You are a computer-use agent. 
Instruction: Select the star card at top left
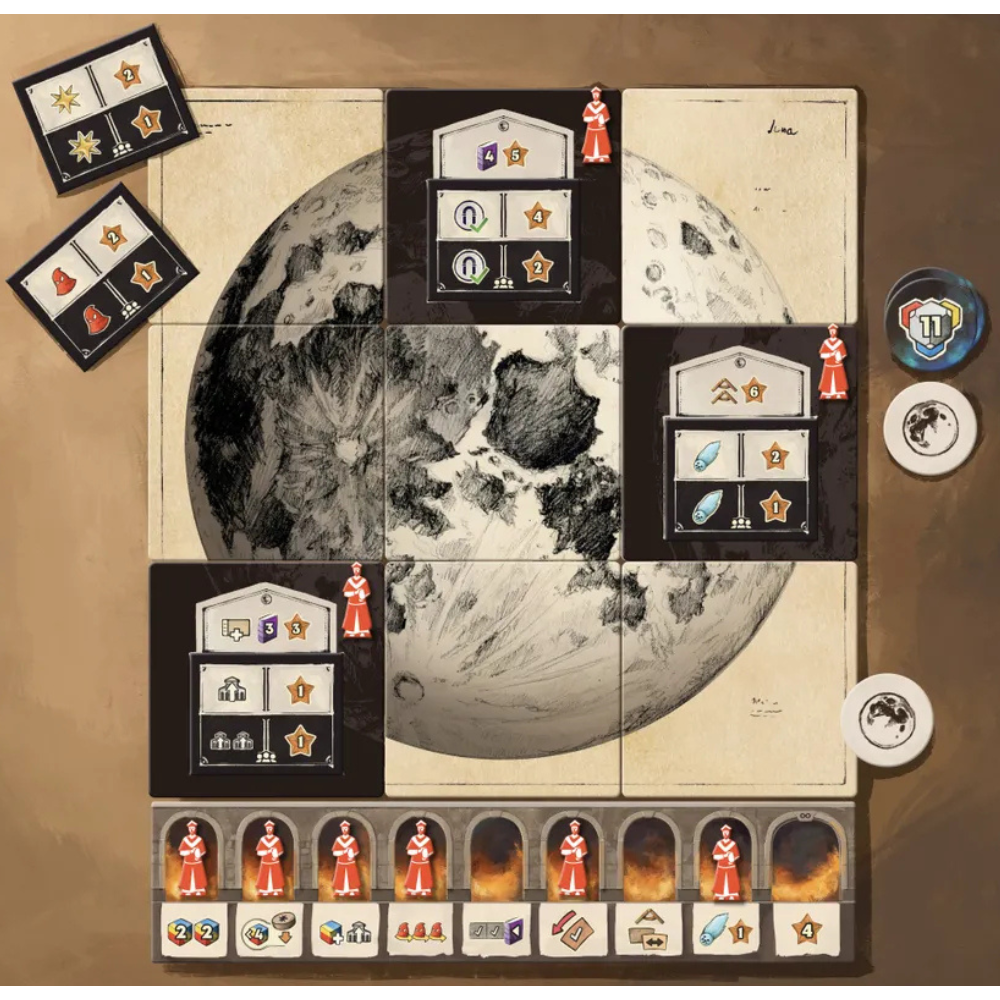click(x=105, y=108)
